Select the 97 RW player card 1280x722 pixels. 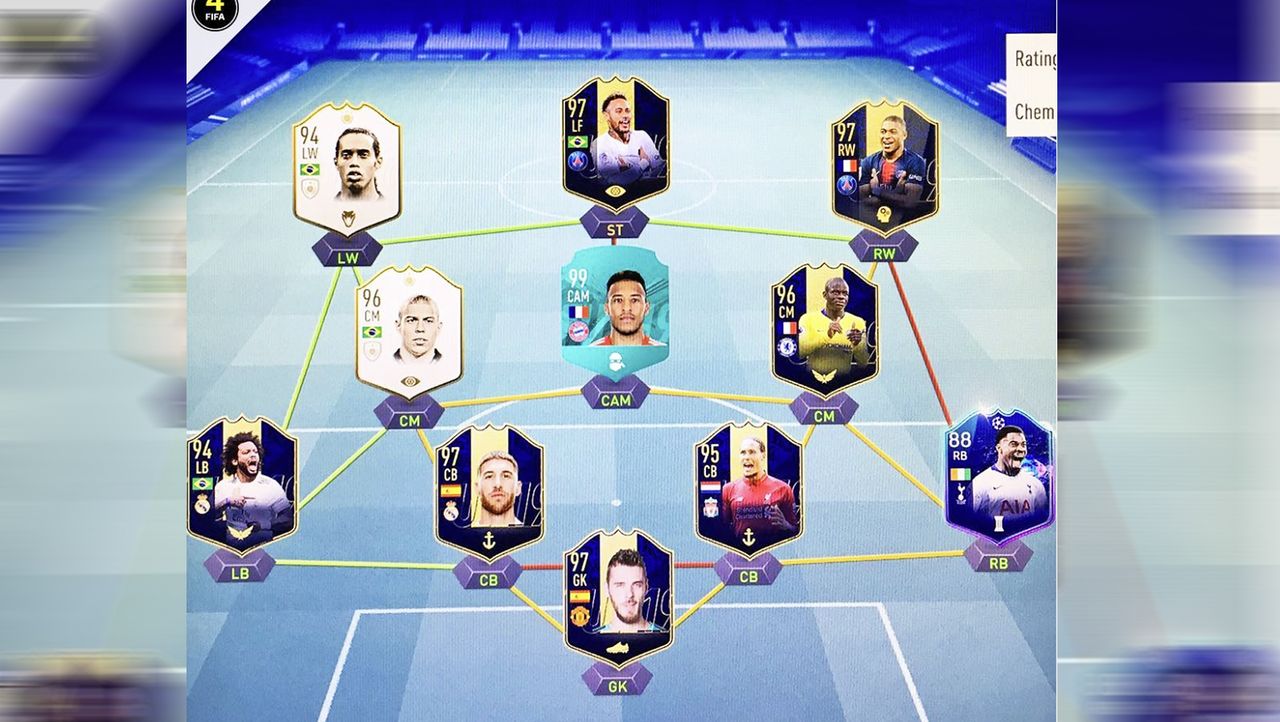885,166
